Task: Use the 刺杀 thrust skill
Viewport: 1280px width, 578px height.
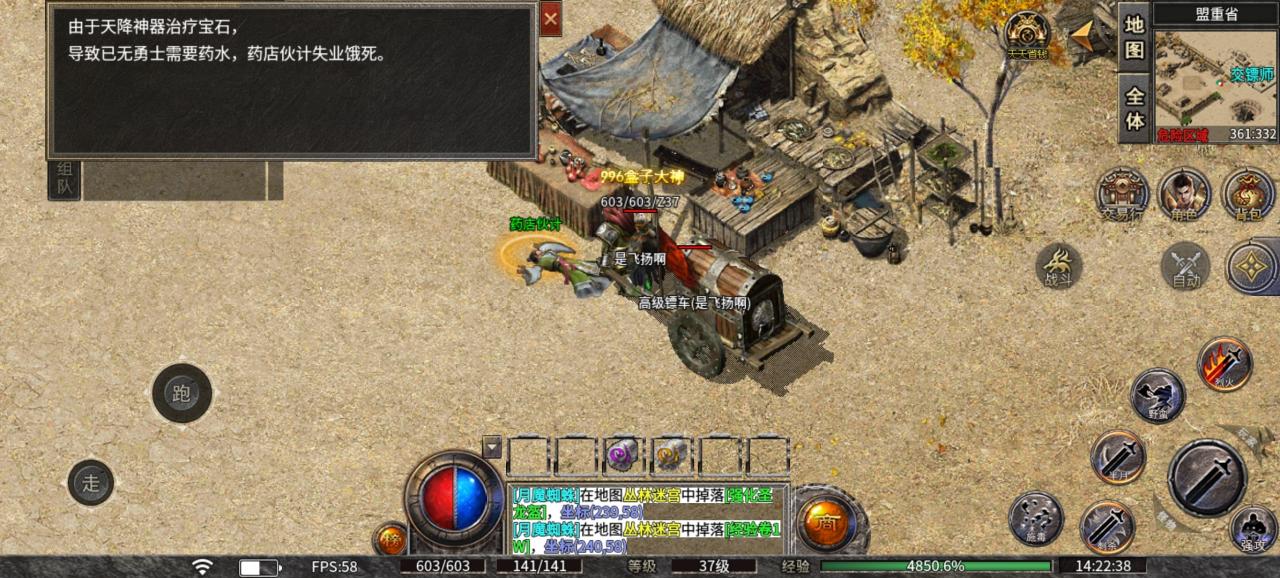Action: click(x=1107, y=526)
